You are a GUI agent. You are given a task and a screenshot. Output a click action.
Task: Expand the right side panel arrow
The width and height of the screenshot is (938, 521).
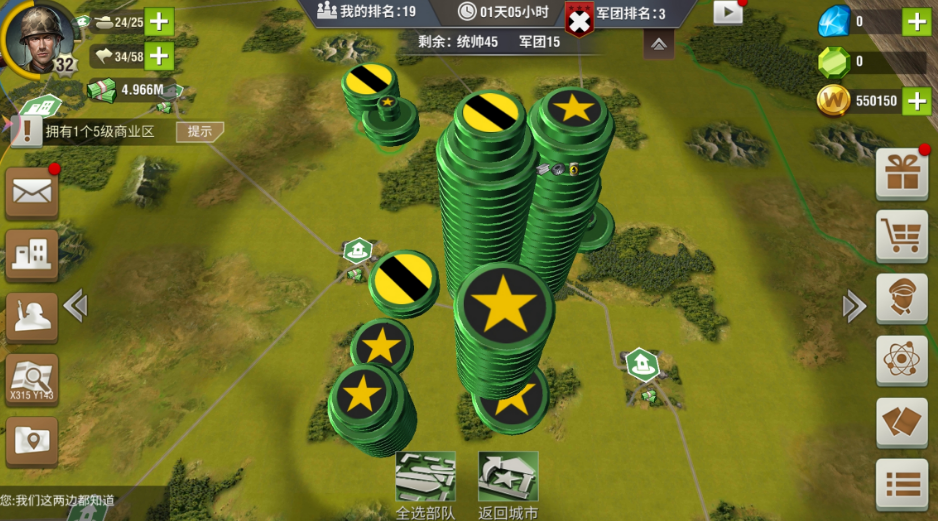[x=854, y=306]
